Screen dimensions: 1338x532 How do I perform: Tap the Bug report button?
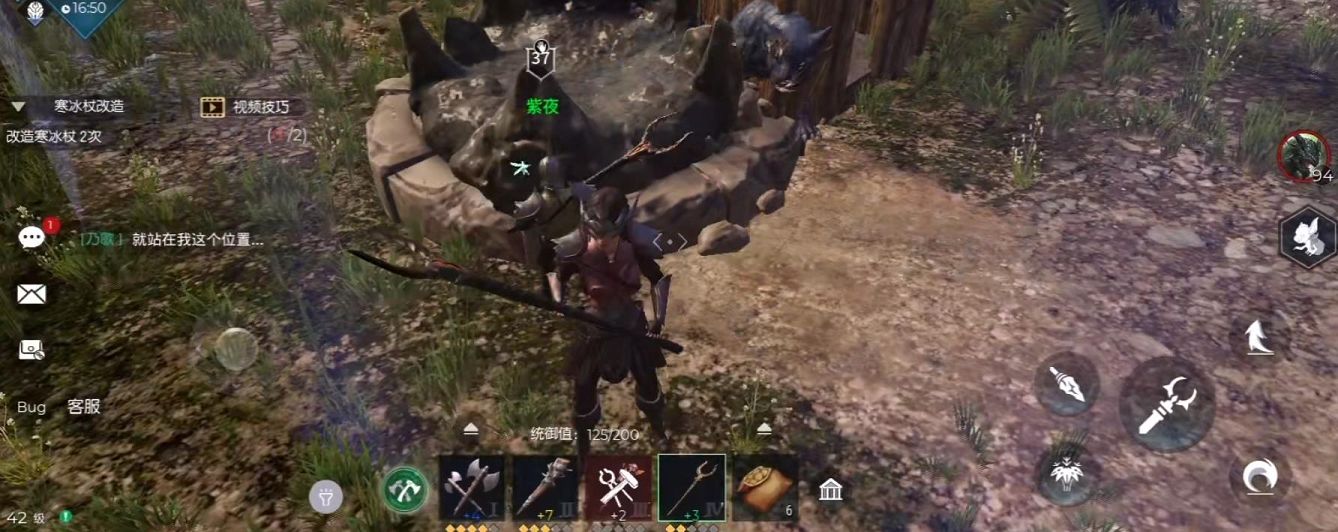[x=31, y=407]
